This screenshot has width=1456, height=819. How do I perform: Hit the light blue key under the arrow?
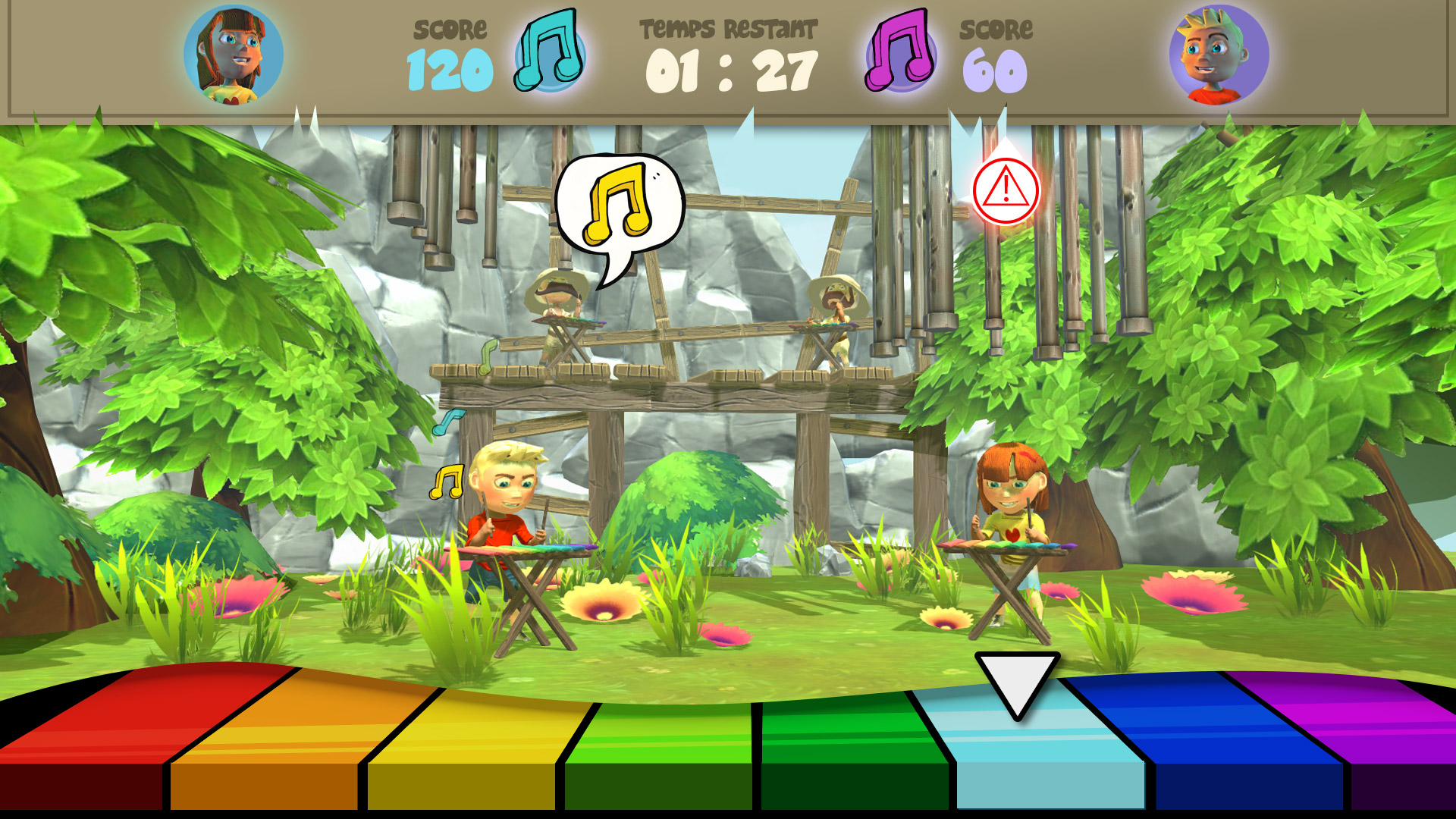(x=1039, y=751)
